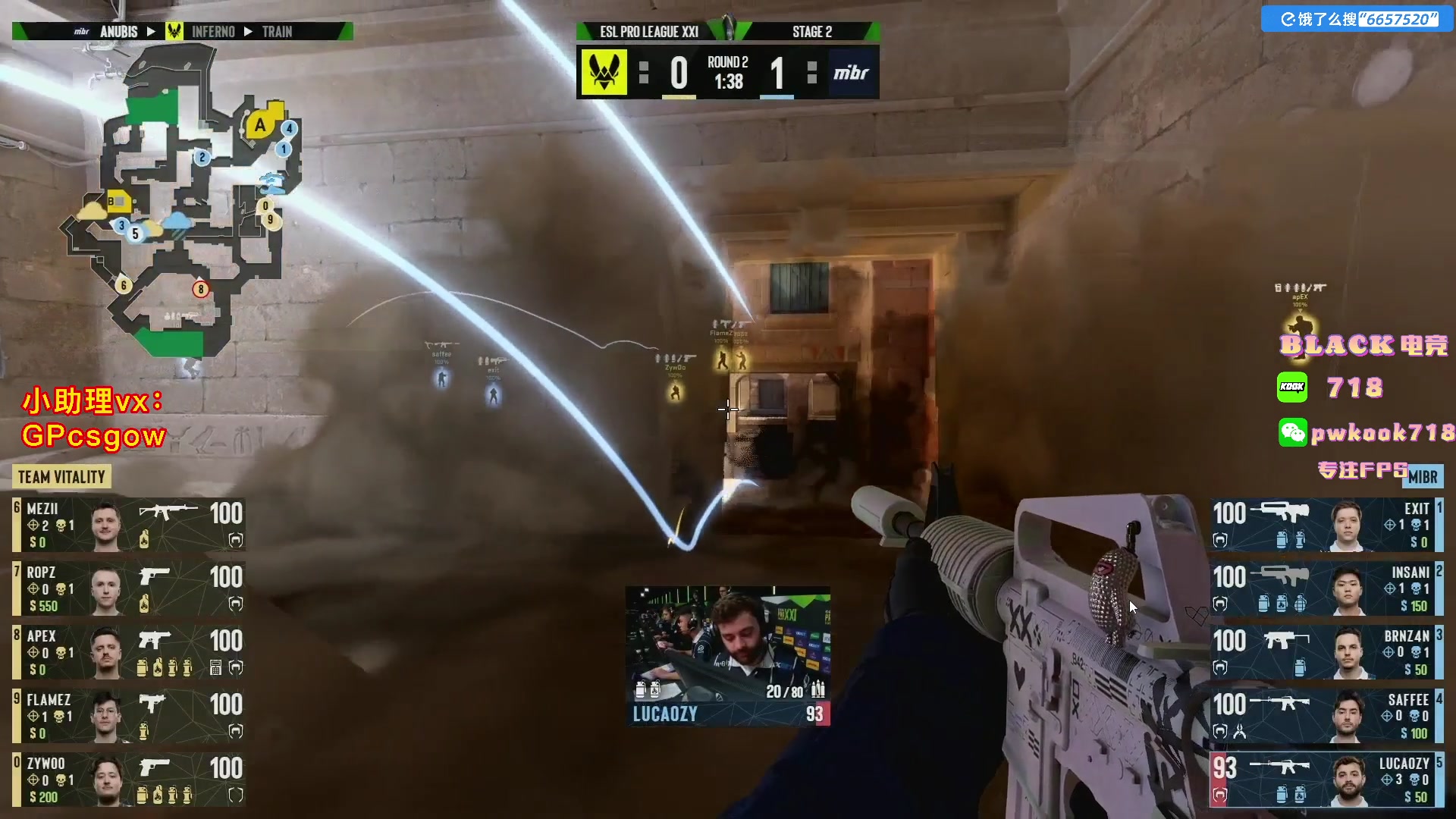The image size is (1456, 819).
Task: Select ROPZ's player row
Action: click(129, 588)
